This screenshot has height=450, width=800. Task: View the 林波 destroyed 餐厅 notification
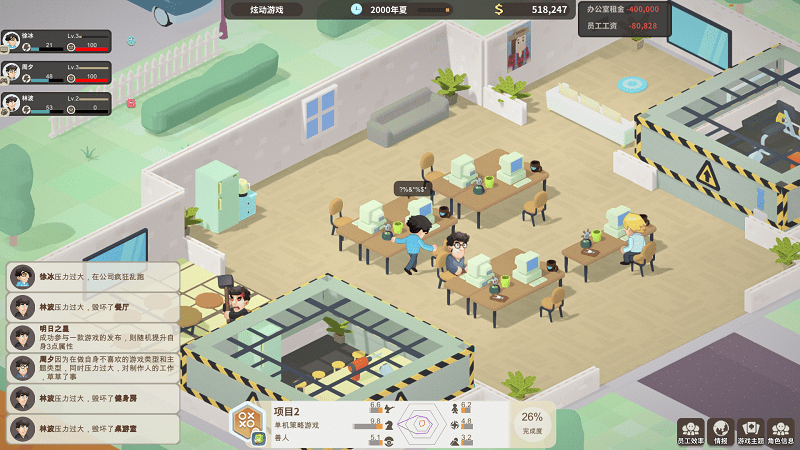click(93, 306)
